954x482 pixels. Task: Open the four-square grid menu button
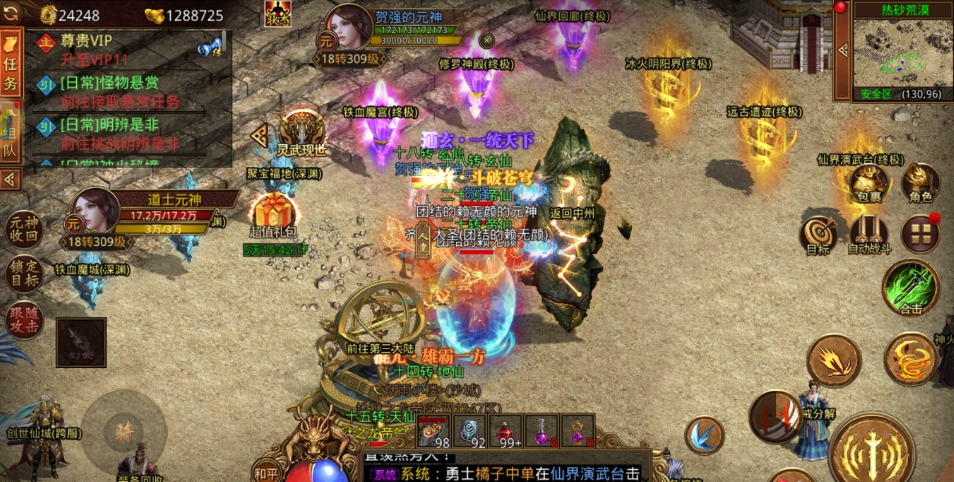click(919, 234)
